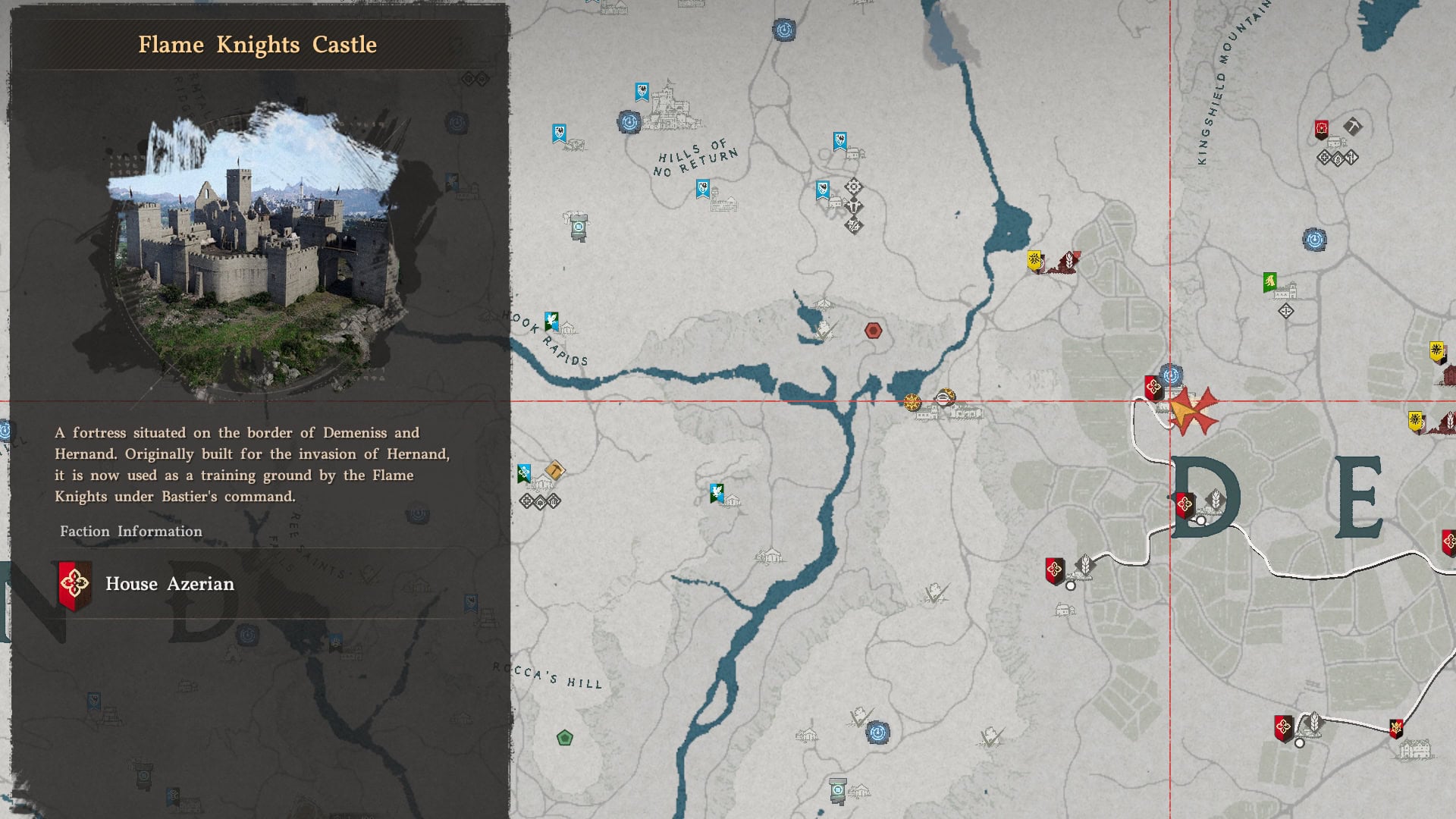Select the Azerian shield at the castle marker
This screenshot has width=1456, height=819.
point(1153,388)
